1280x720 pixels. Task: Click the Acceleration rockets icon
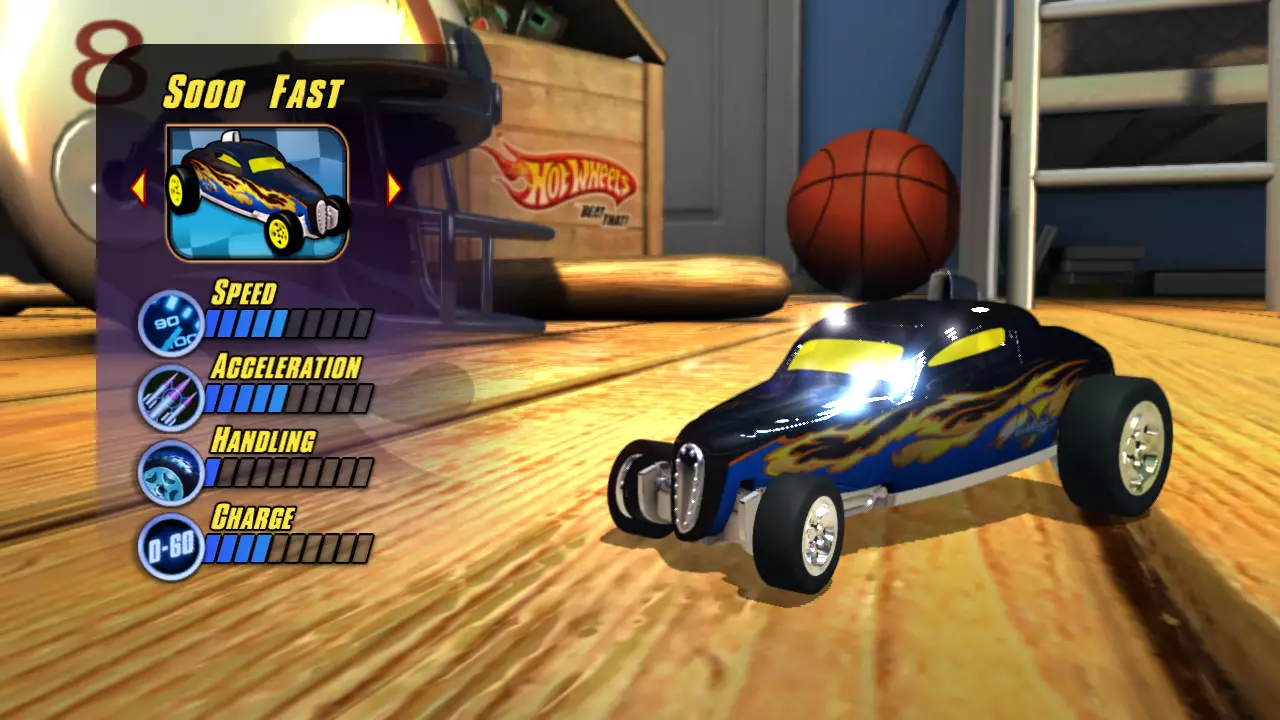point(170,396)
